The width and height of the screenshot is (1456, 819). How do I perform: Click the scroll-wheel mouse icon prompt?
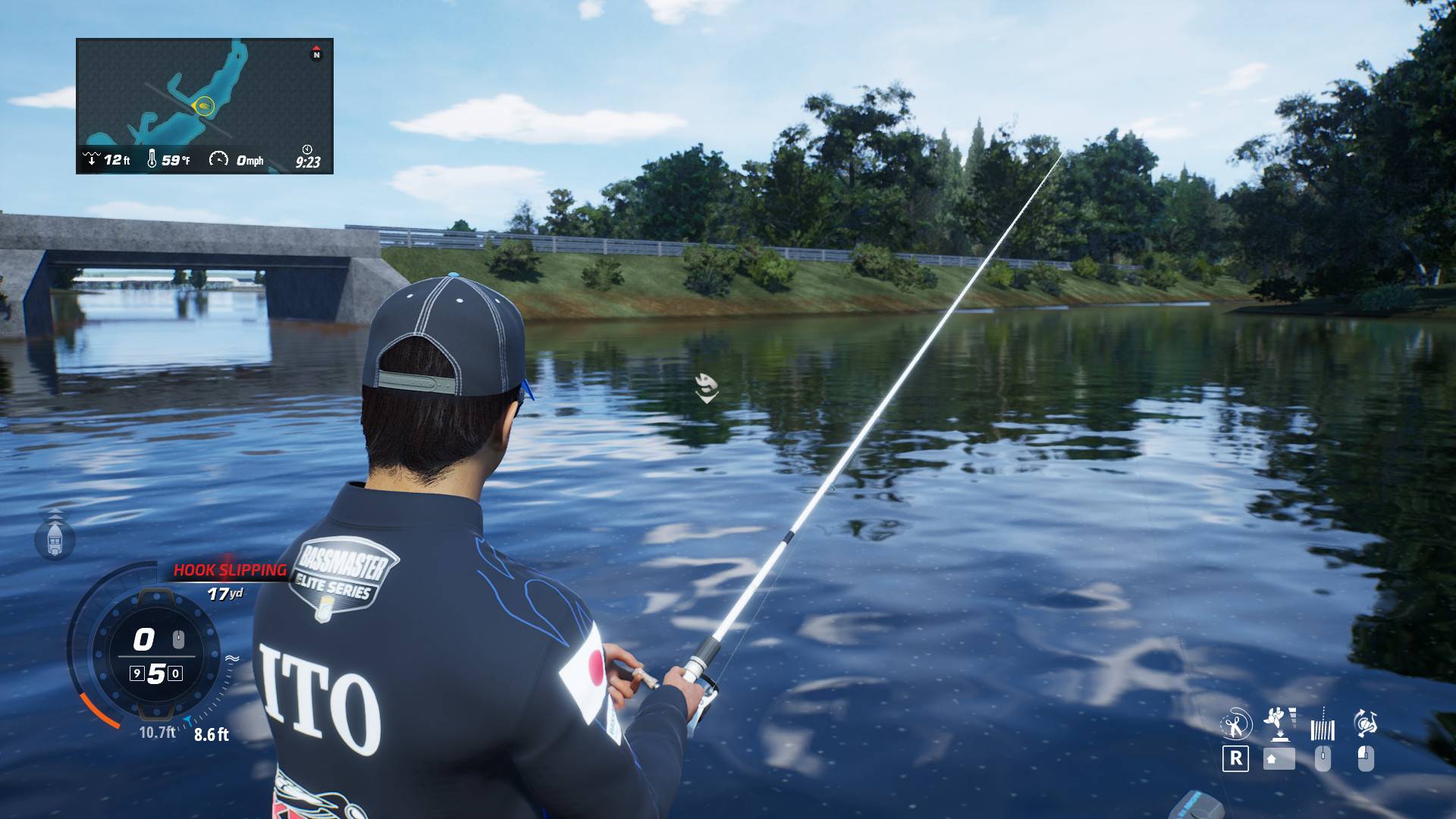[1323, 759]
